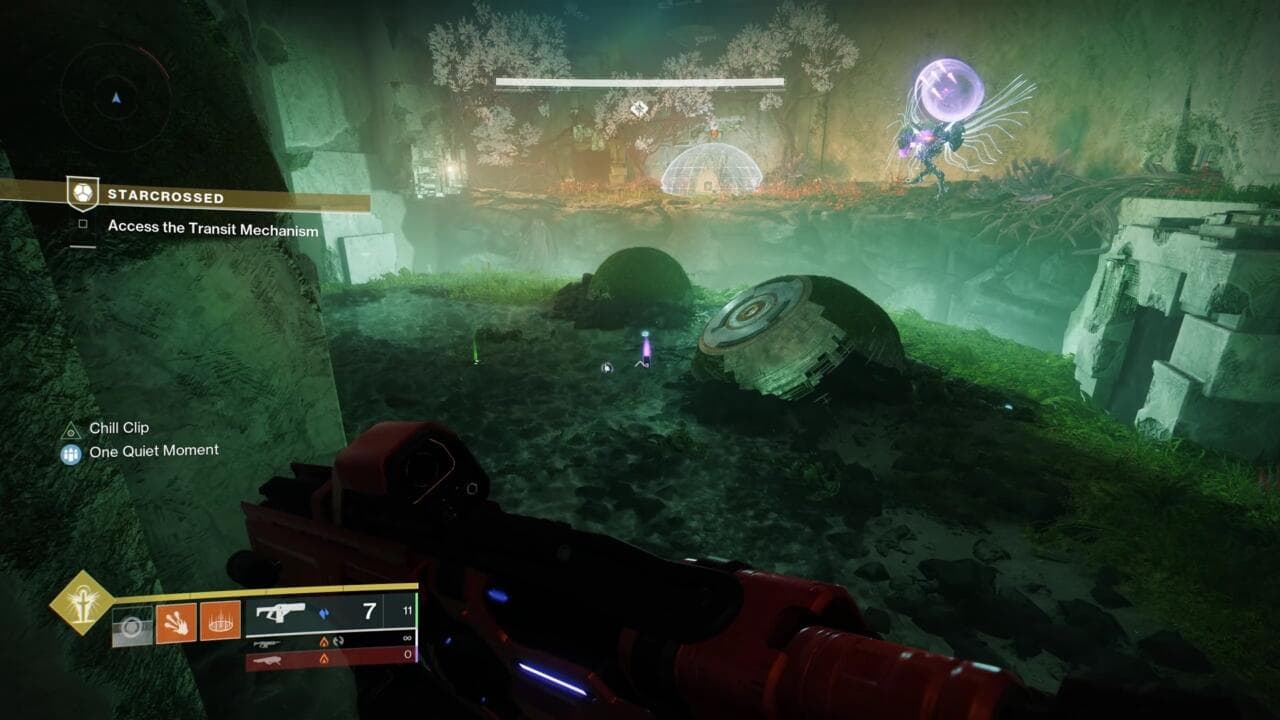Click the blue special ammo icon
The height and width of the screenshot is (720, 1280).
click(326, 614)
